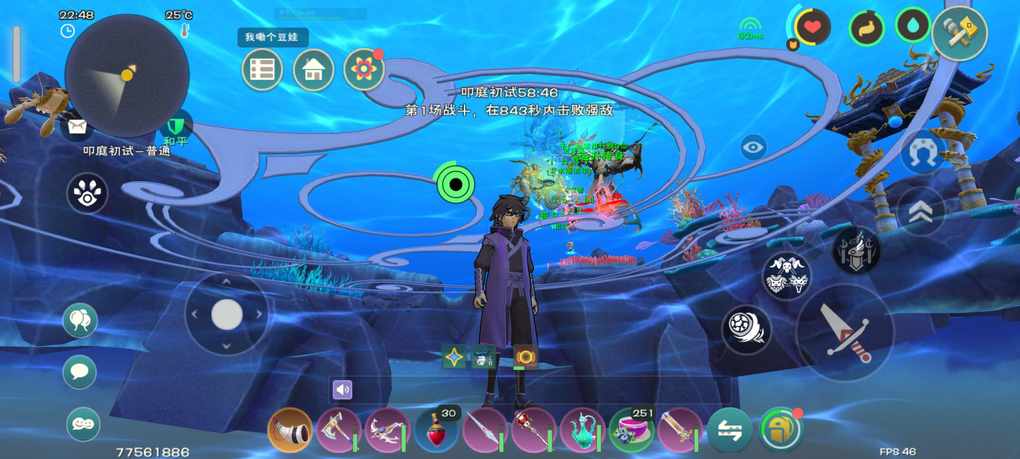Tap the house home button

tap(313, 70)
